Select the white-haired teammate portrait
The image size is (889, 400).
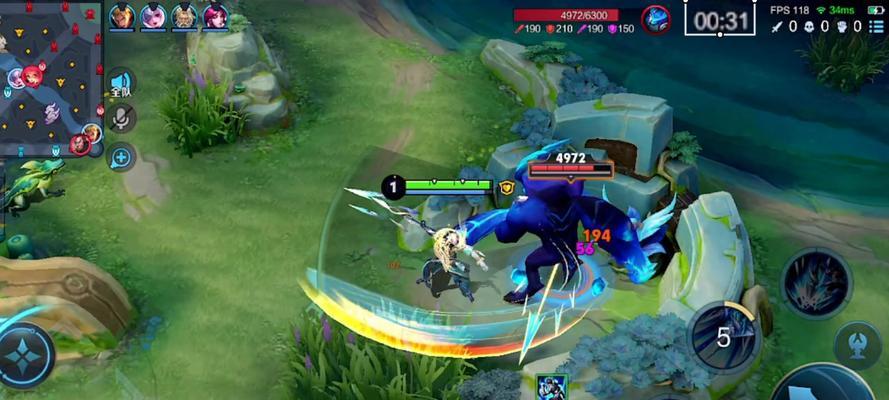click(153, 16)
